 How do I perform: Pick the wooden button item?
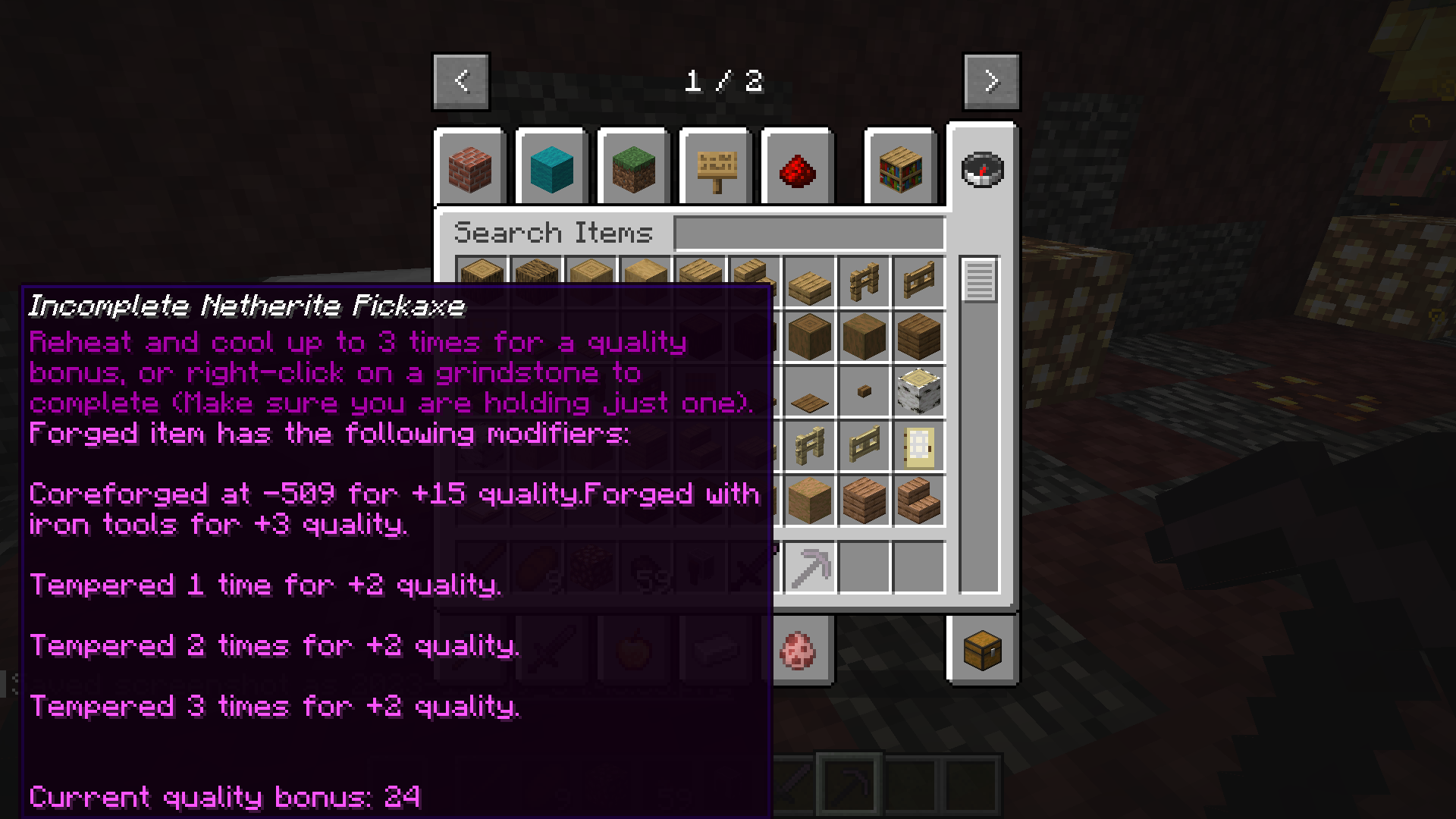[x=864, y=390]
